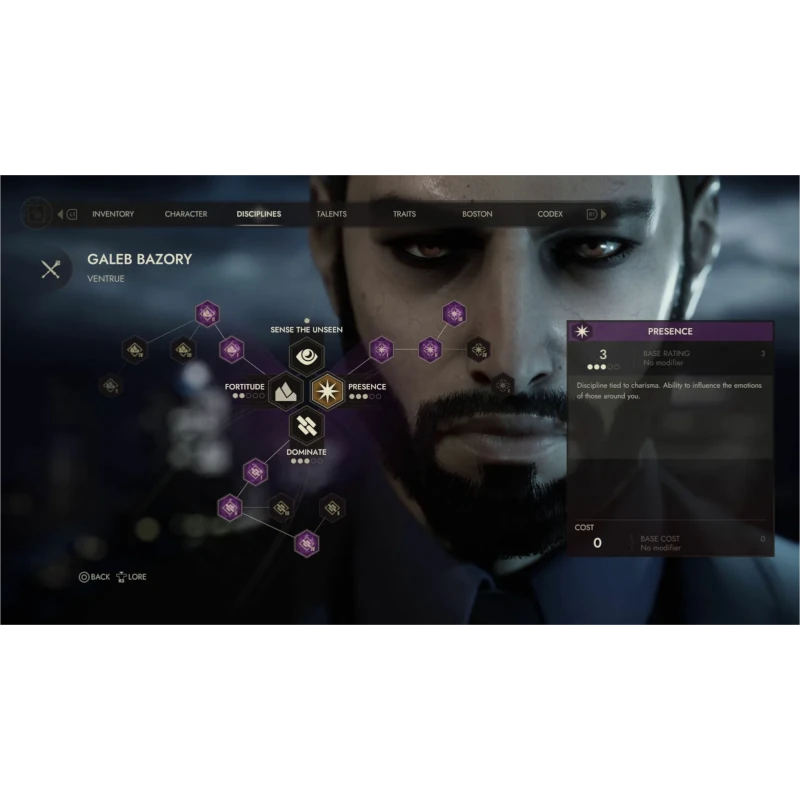
Task: Open the Boston tab
Action: tap(477, 214)
